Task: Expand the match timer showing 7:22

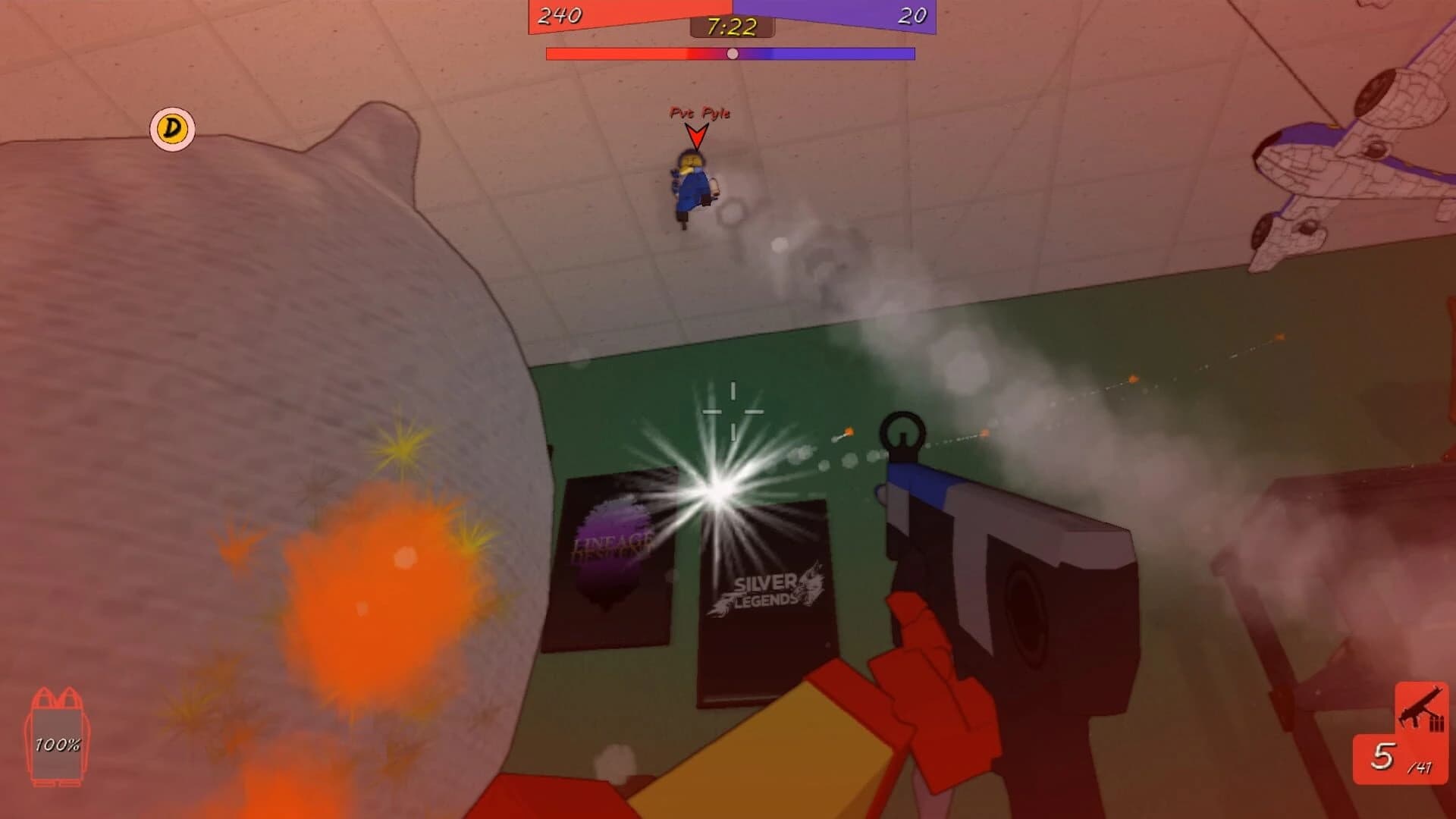Action: pyautogui.click(x=730, y=27)
